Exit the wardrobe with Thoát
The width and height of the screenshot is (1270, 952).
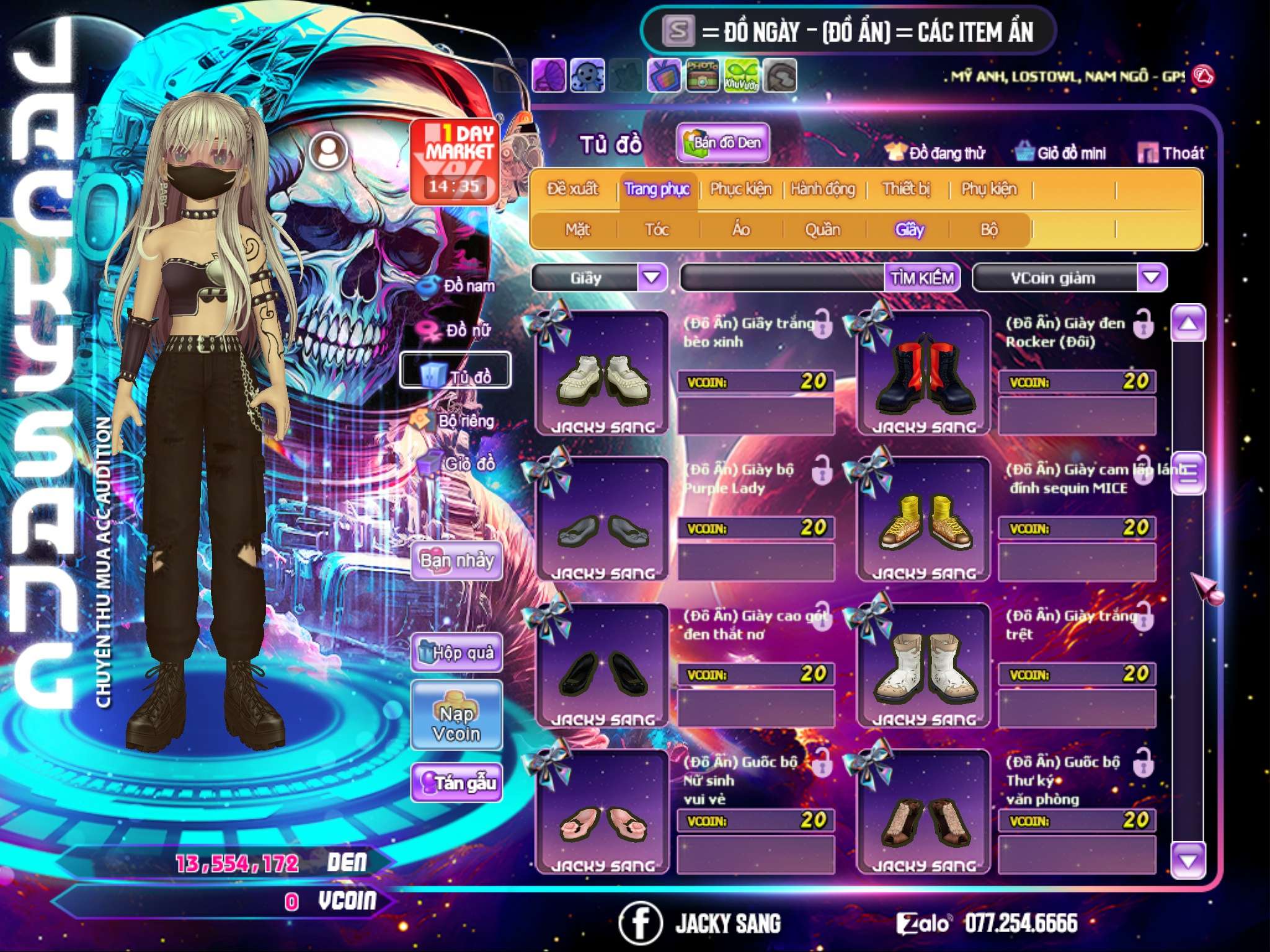click(1171, 153)
